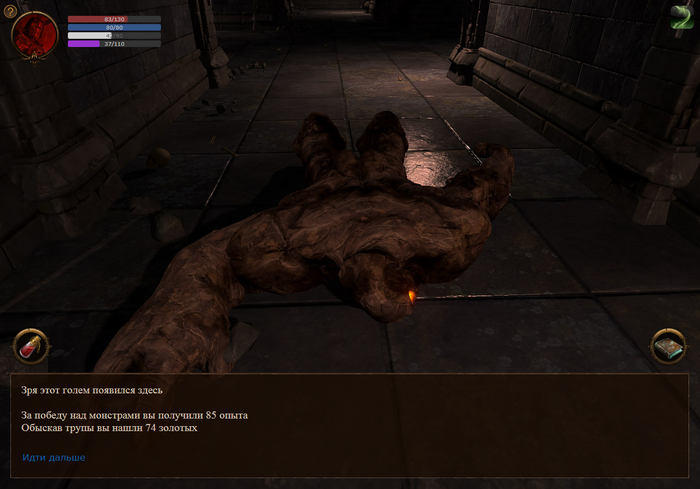Image resolution: width=700 pixels, height=489 pixels.
Task: Choose the "Идти дальше" dialogue option
Action: pos(54,457)
